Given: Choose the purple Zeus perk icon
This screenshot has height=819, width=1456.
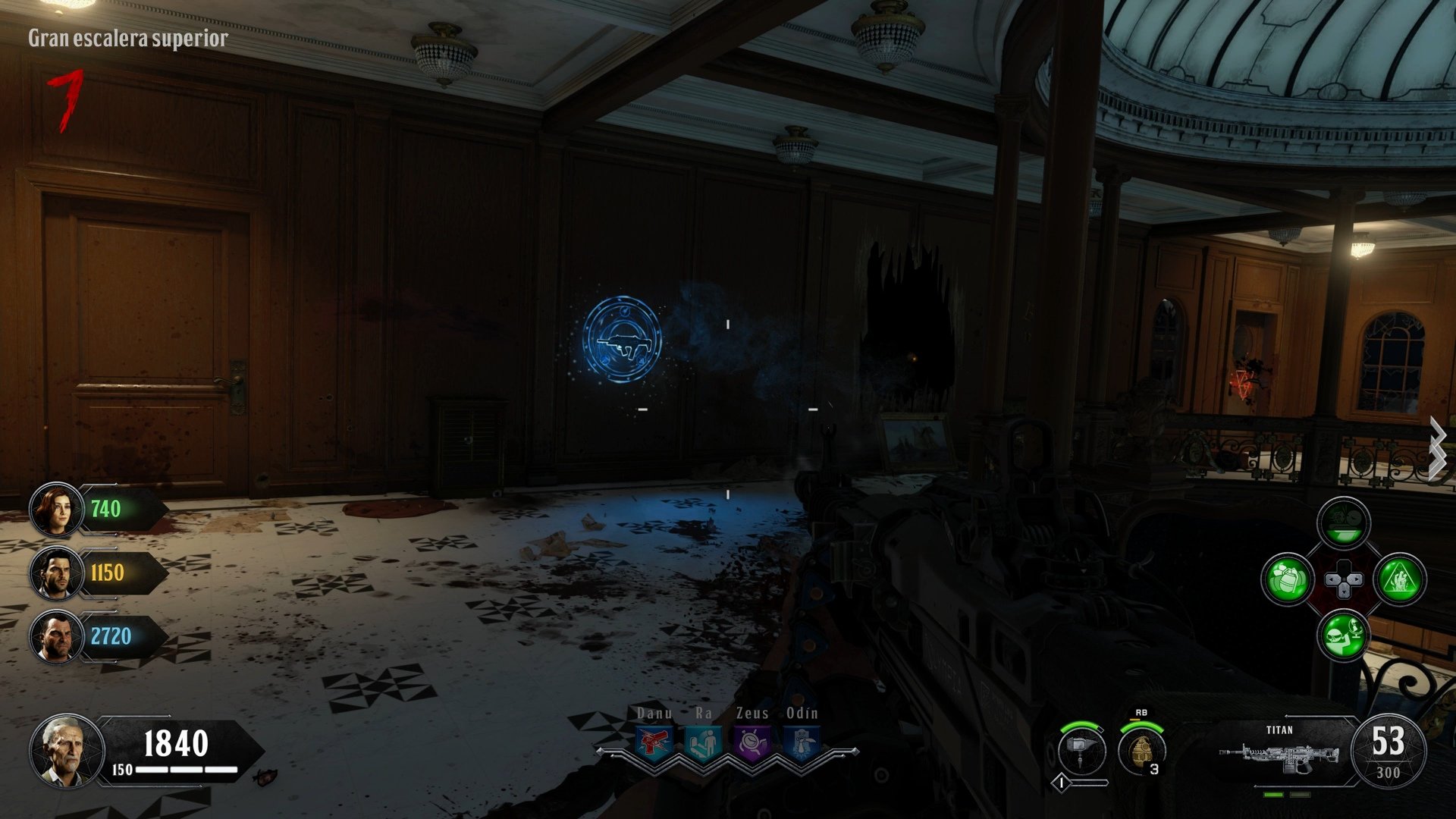Looking at the screenshot, I should [752, 742].
